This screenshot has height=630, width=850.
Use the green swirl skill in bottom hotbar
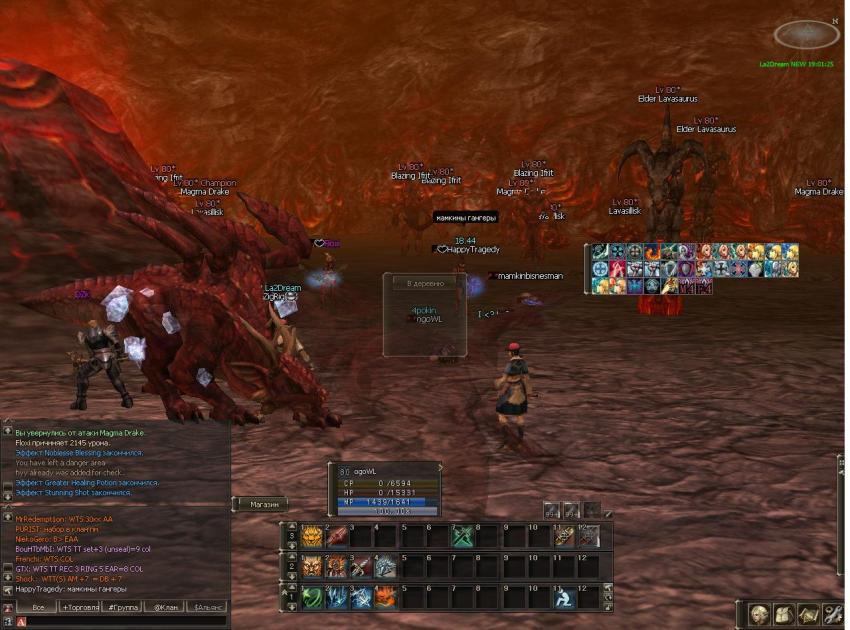click(312, 597)
